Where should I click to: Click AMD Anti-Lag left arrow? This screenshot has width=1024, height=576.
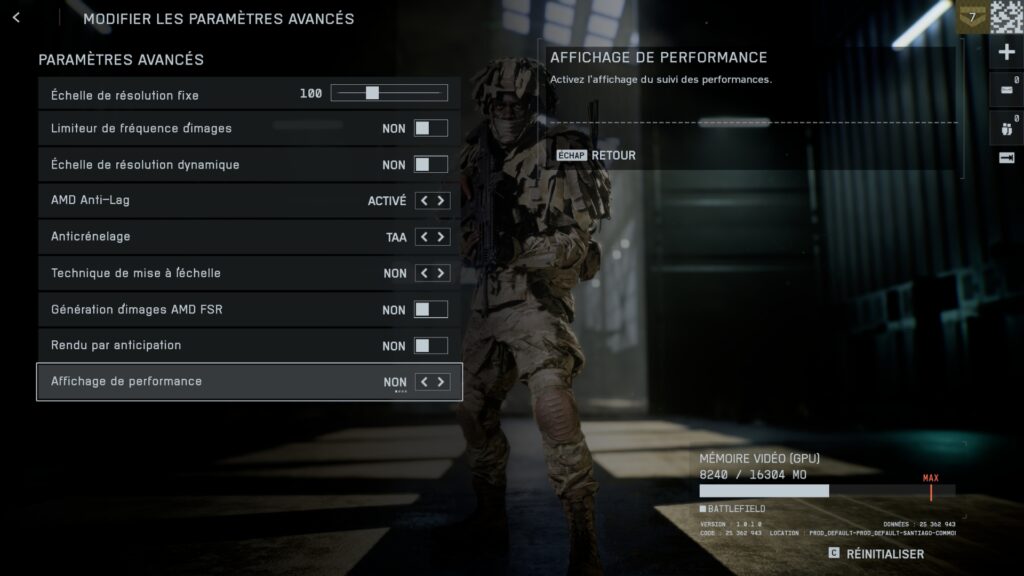(424, 201)
